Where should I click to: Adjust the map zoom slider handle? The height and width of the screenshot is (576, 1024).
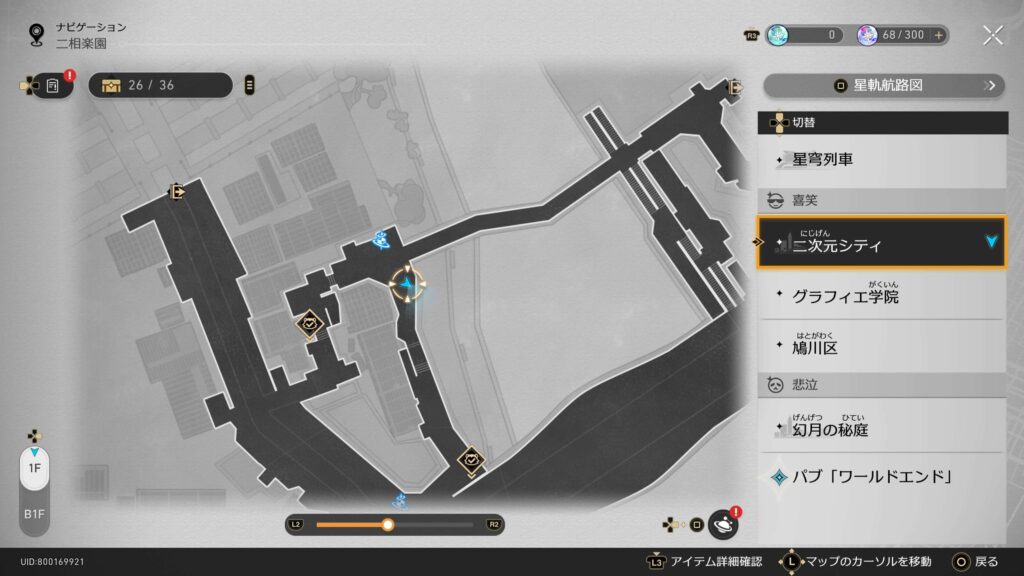[x=388, y=524]
